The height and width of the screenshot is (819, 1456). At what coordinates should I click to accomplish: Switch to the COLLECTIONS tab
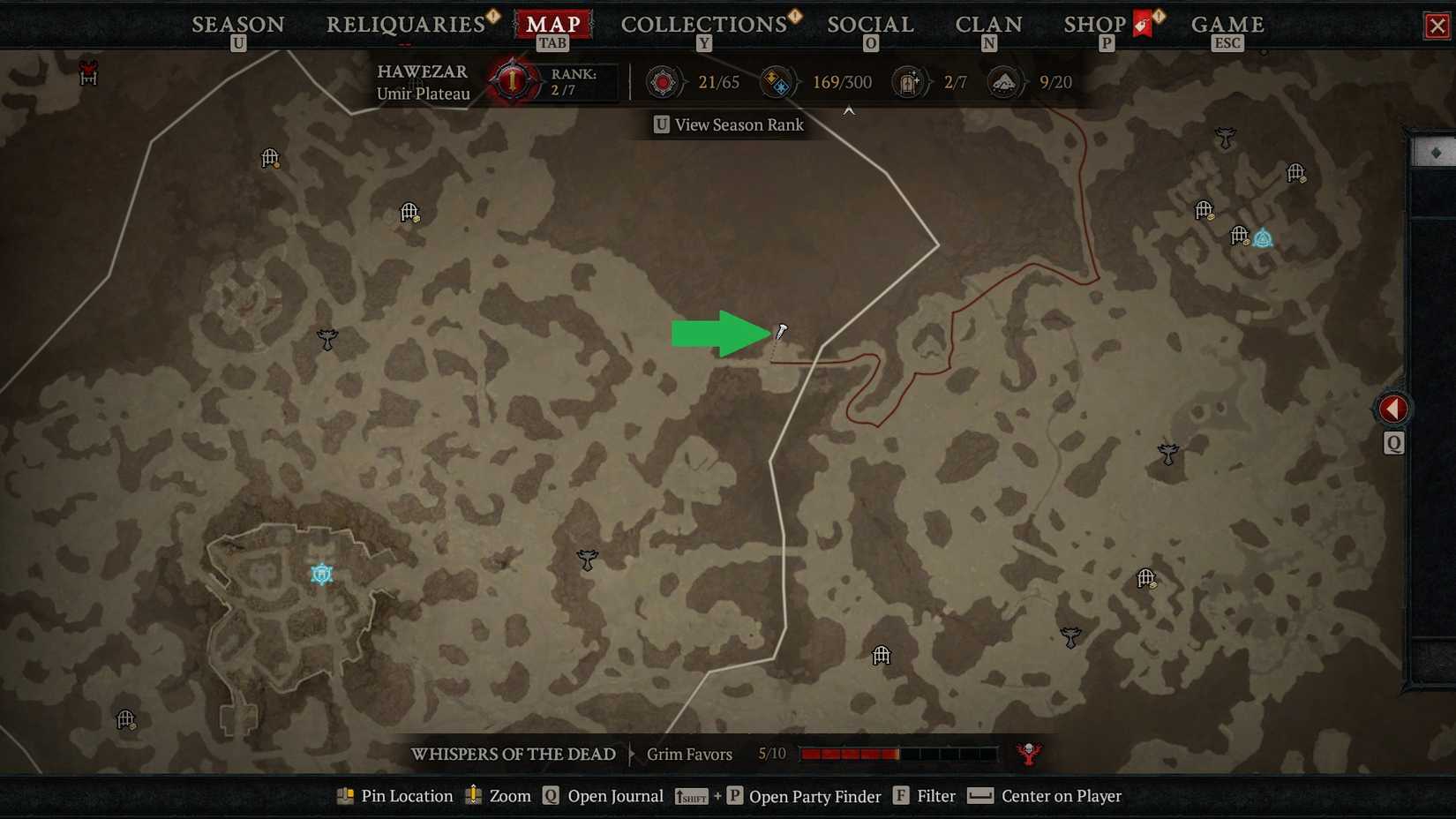point(703,24)
